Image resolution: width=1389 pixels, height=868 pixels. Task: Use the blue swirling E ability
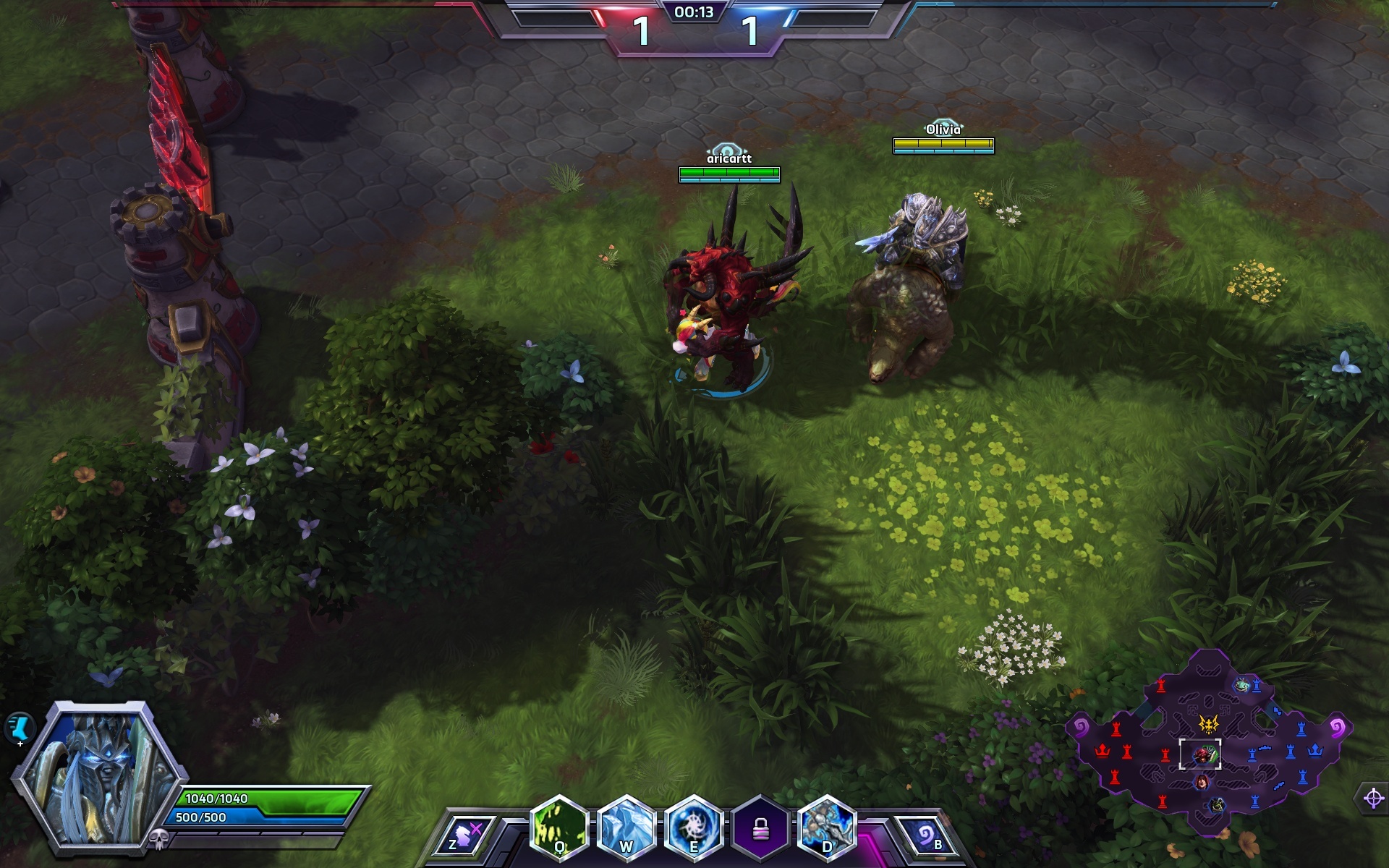pyautogui.click(x=693, y=828)
